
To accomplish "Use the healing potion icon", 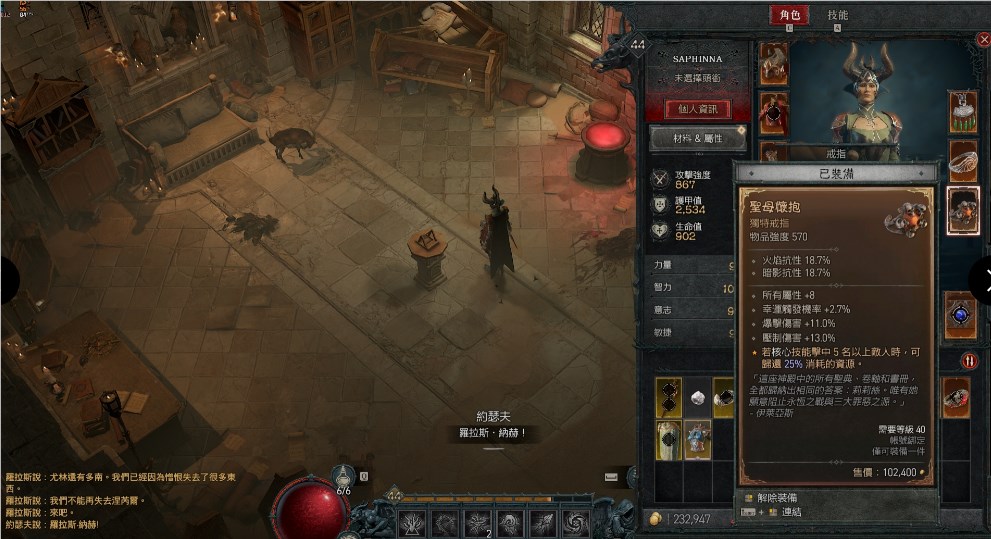I will pos(345,477).
